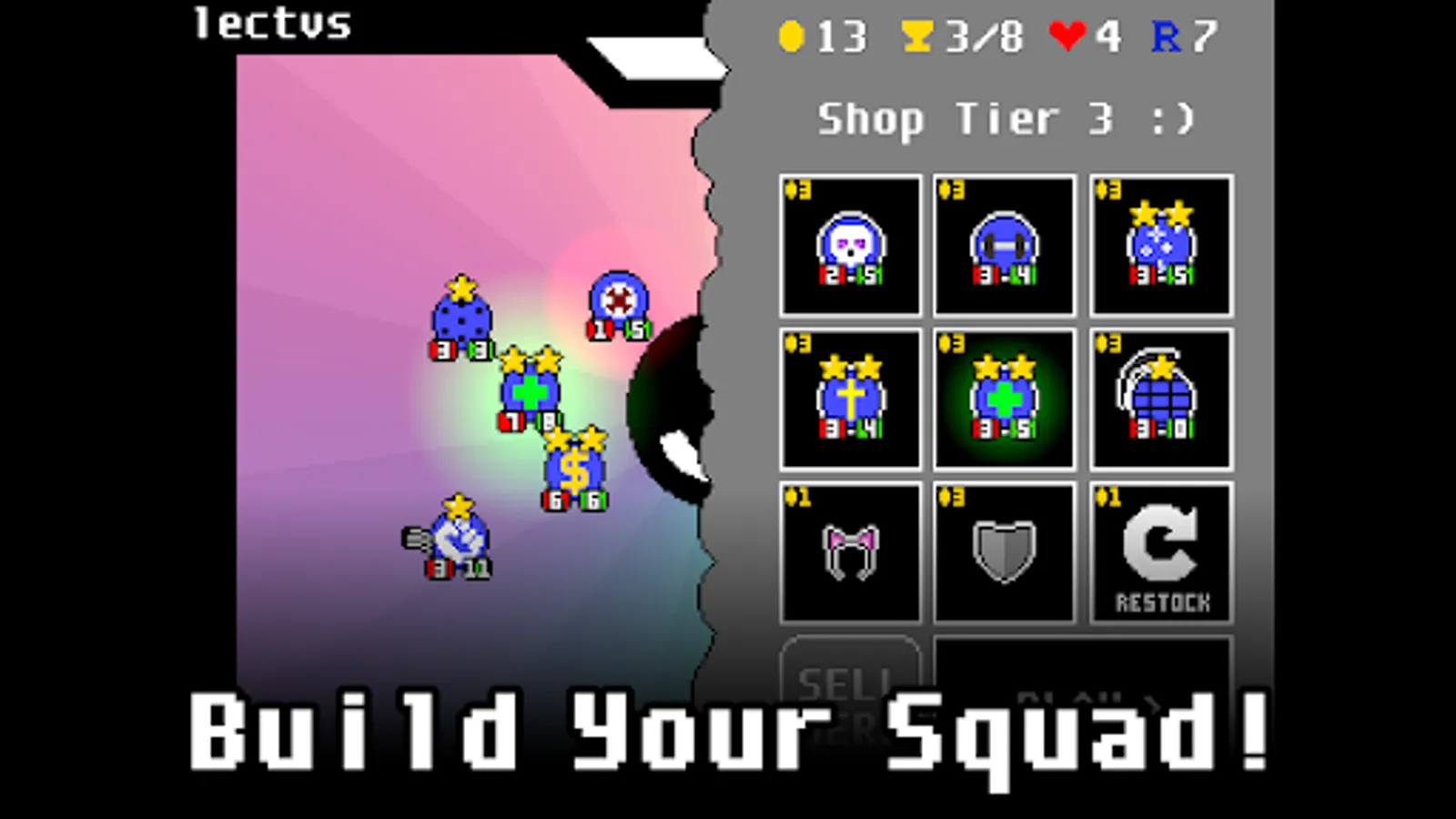Select the crosshair medic unit on the board

click(x=615, y=300)
